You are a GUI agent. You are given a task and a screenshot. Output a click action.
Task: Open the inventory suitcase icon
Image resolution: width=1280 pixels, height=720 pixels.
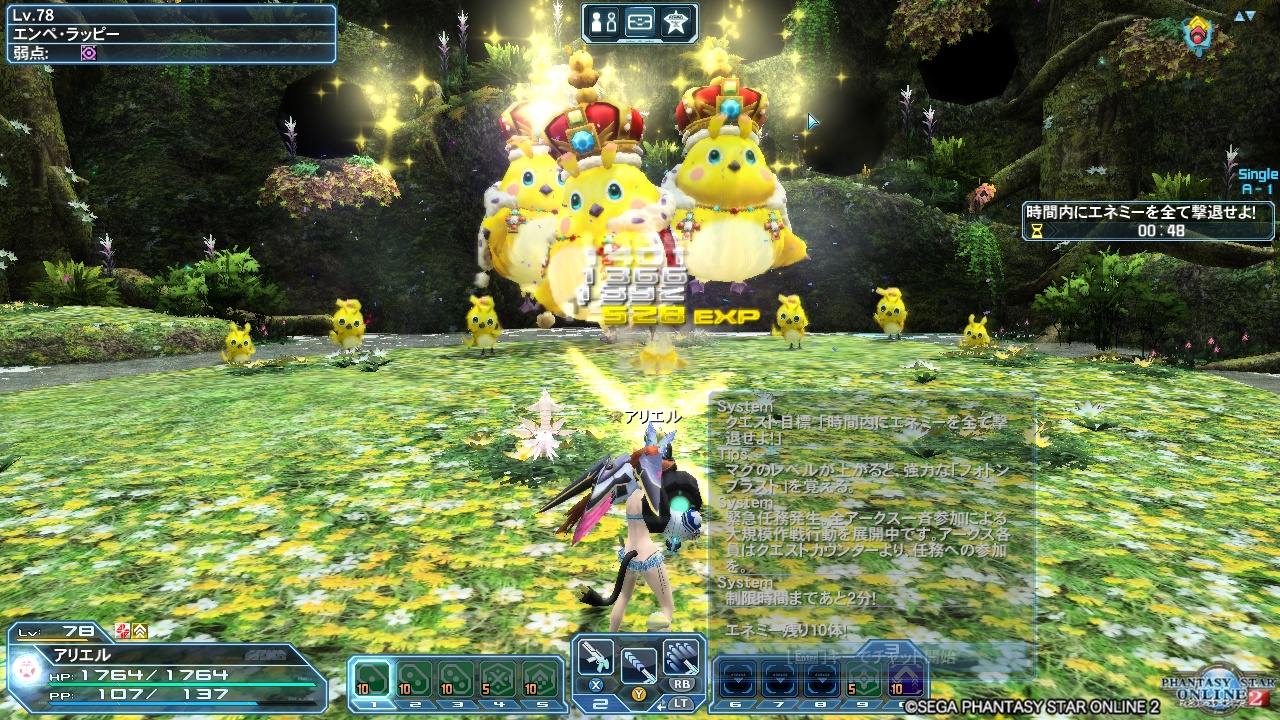pyautogui.click(x=638, y=22)
